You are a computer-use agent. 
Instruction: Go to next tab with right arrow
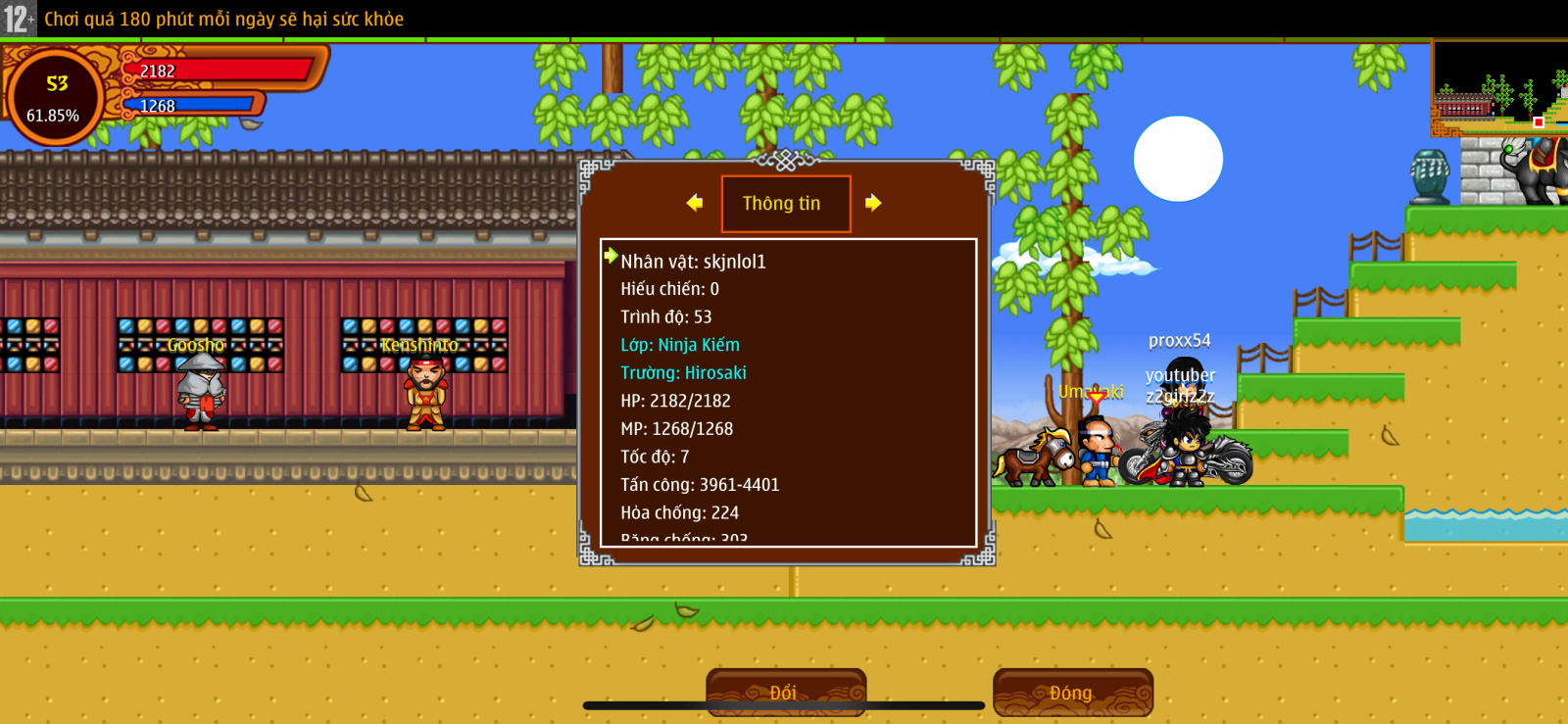tap(873, 203)
